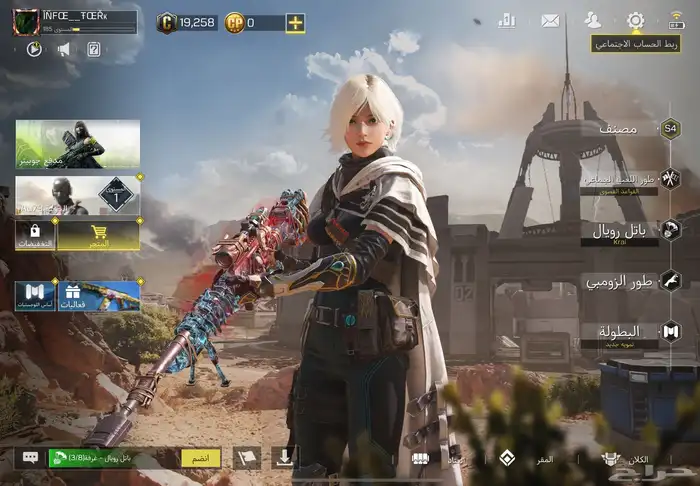Add CP with the yellow plus button

coord(295,22)
